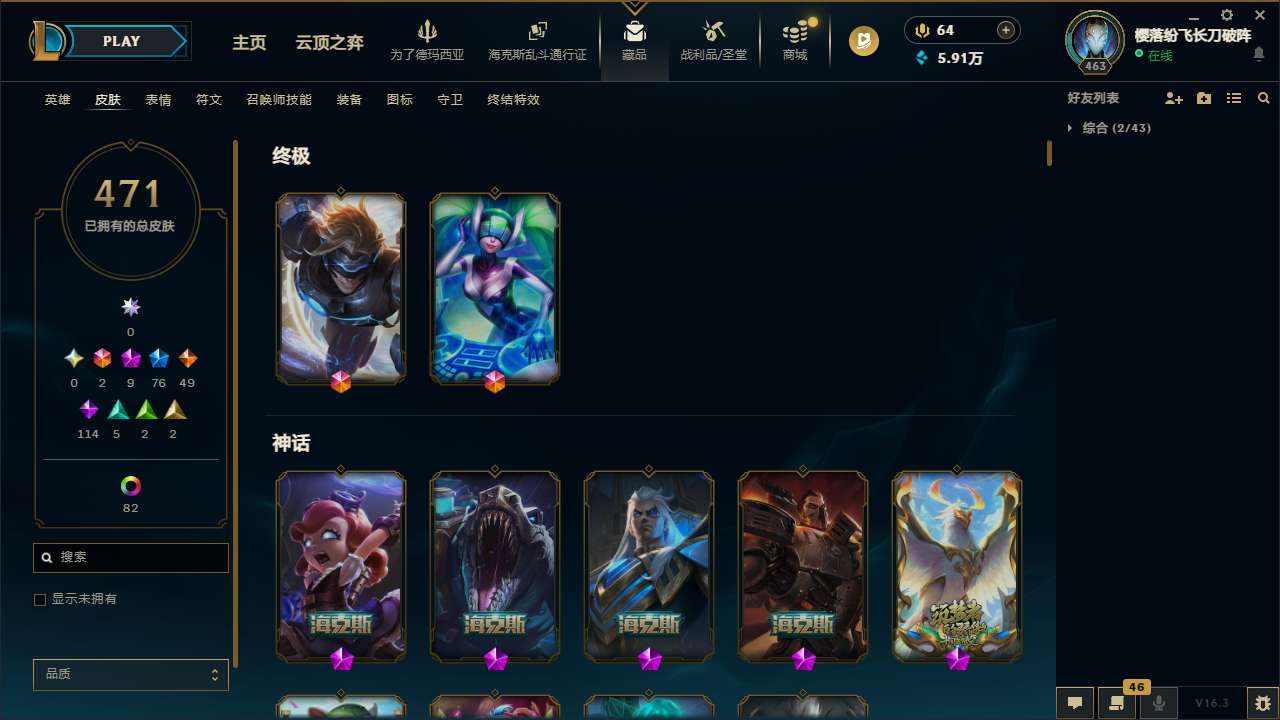
Task: Mute the microphone in the bottom bar
Action: click(1159, 703)
